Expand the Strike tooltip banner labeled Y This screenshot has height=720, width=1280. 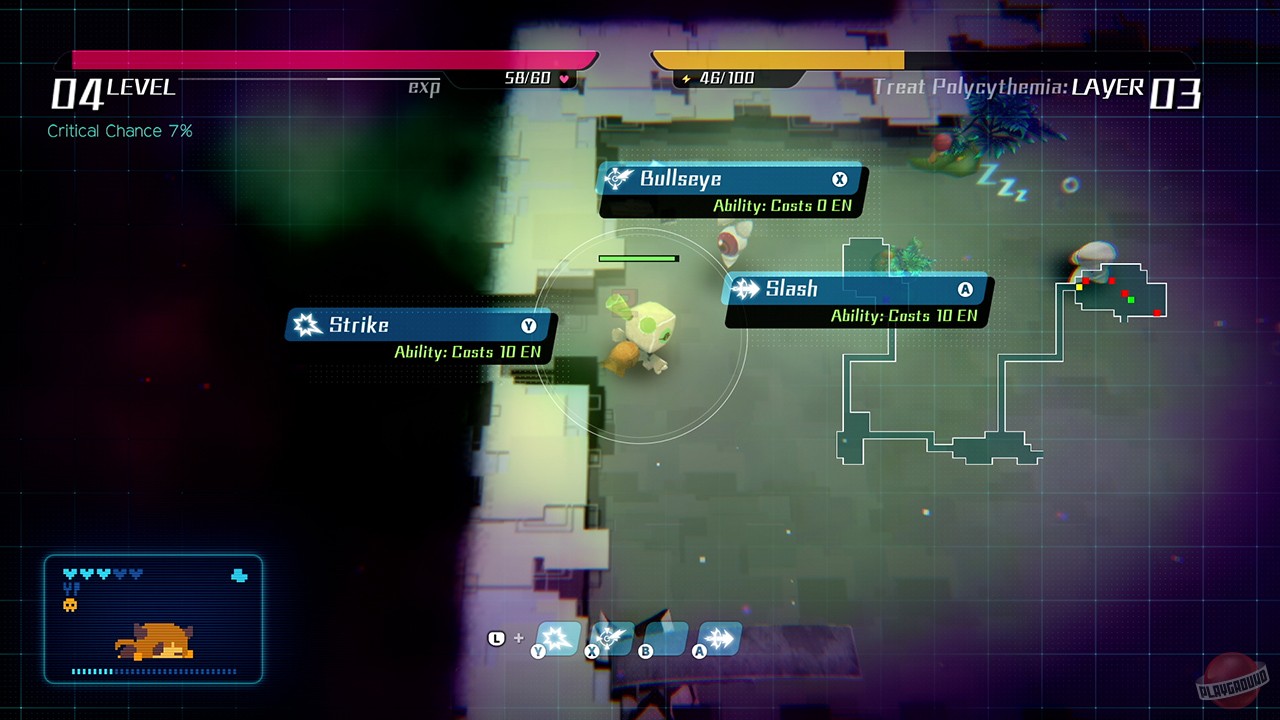[x=415, y=325]
